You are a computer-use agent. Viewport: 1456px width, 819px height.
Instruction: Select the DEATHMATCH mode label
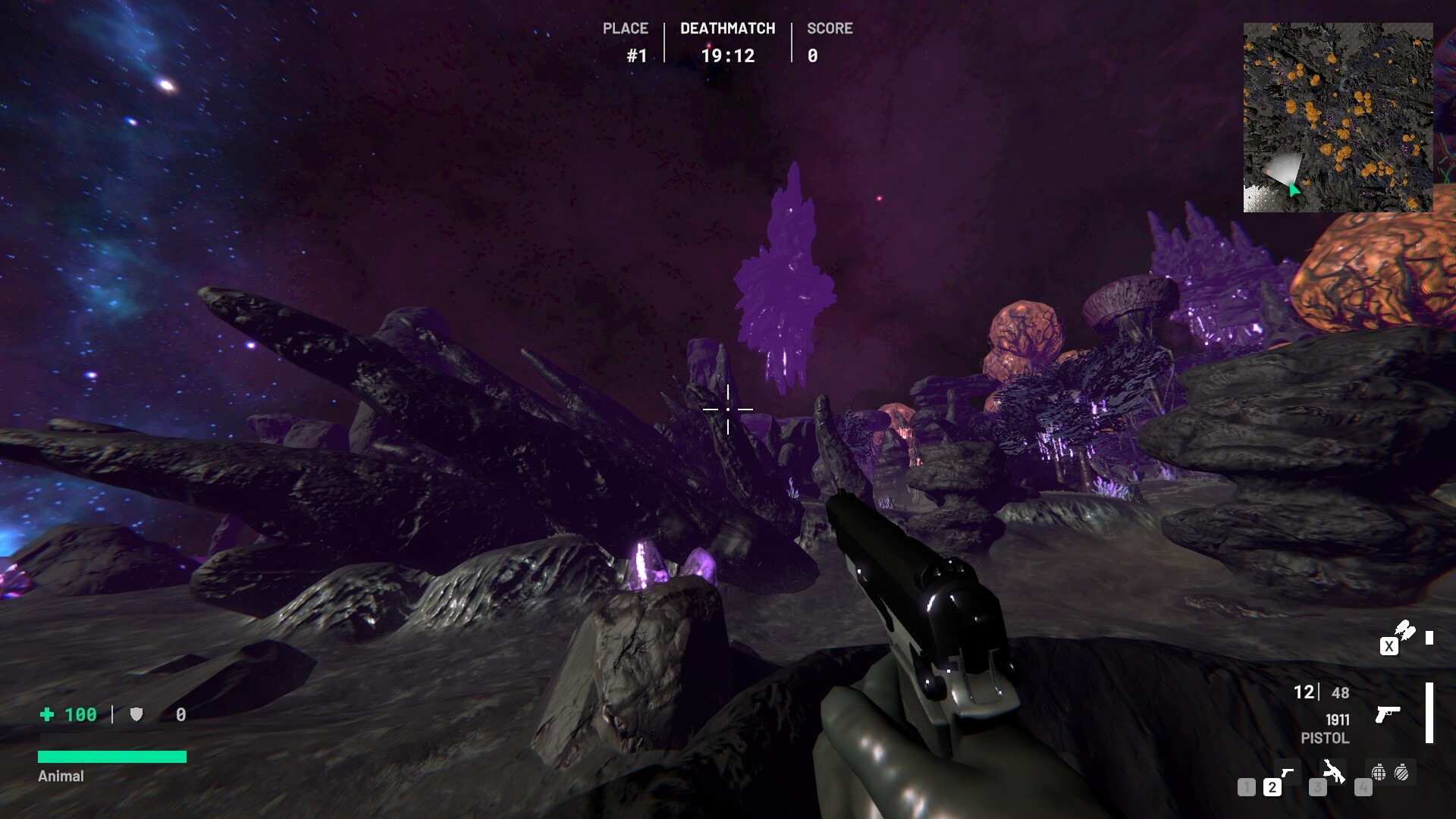[727, 28]
